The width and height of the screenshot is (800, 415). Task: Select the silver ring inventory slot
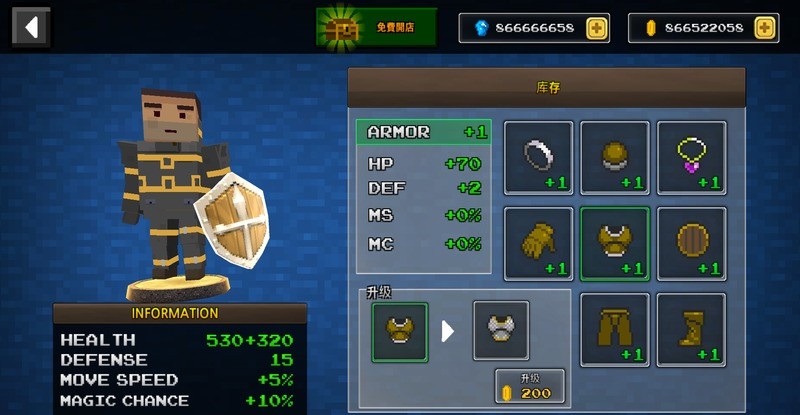538,157
